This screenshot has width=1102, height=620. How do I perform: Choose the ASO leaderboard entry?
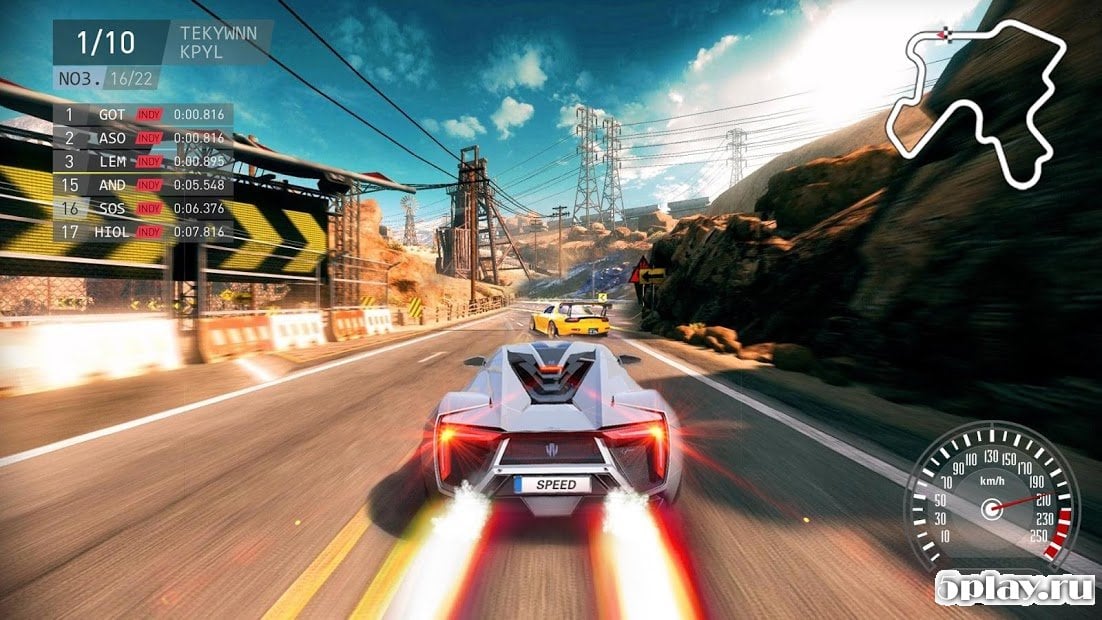click(145, 138)
